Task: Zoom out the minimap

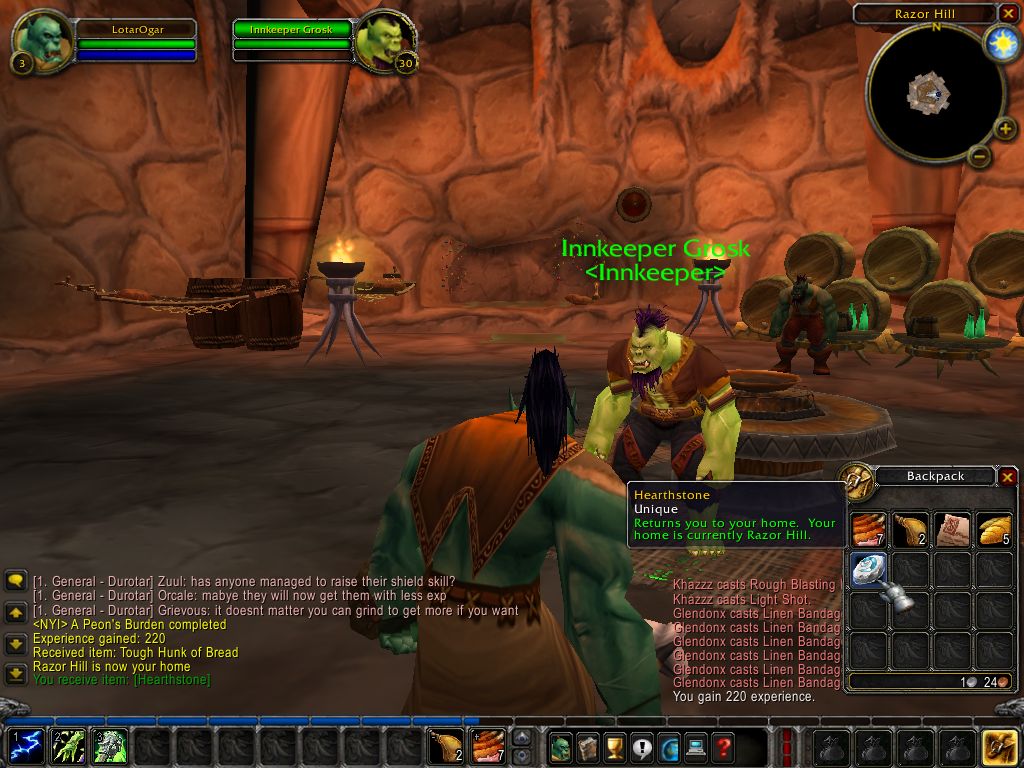Action: [980, 156]
